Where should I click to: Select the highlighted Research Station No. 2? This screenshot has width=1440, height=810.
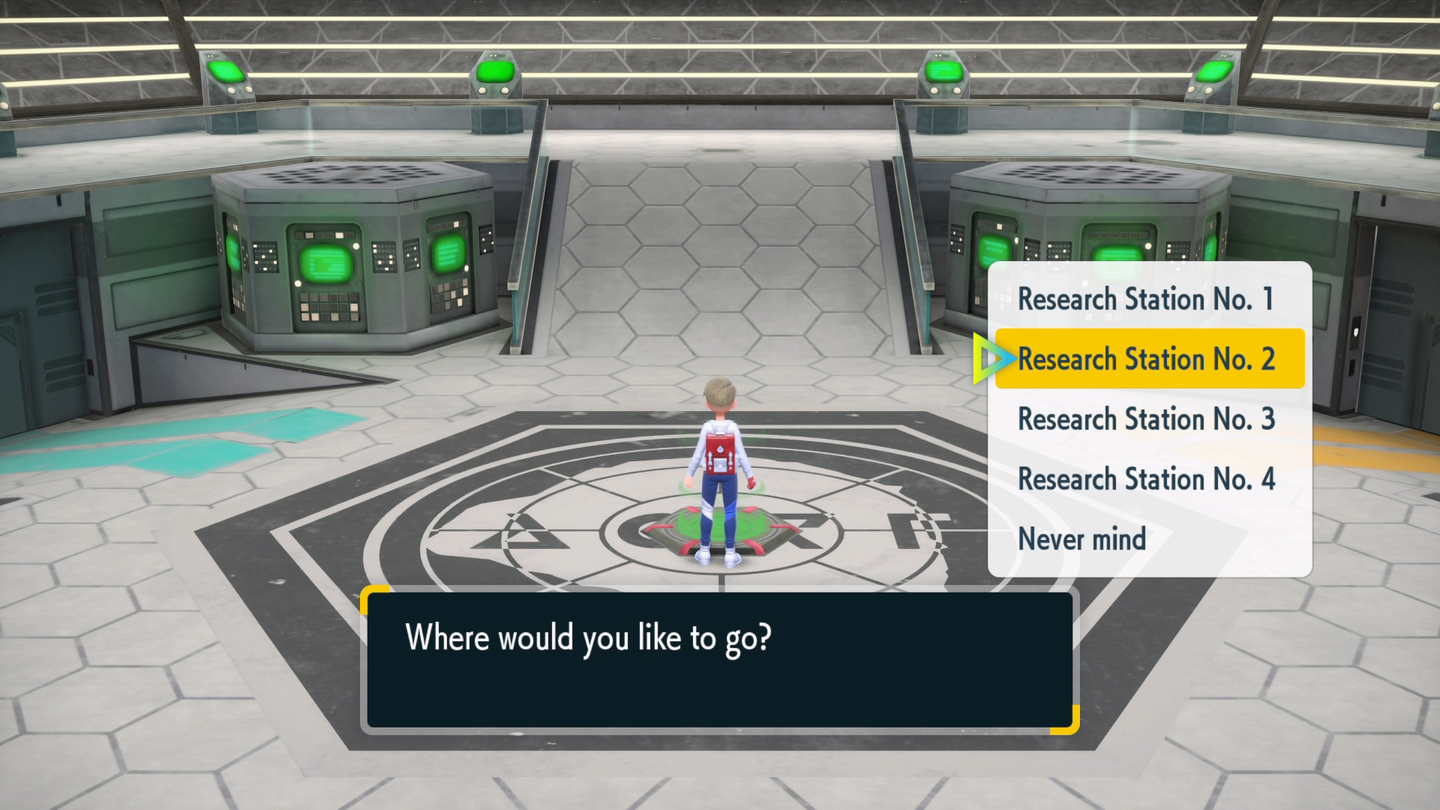pos(1146,359)
